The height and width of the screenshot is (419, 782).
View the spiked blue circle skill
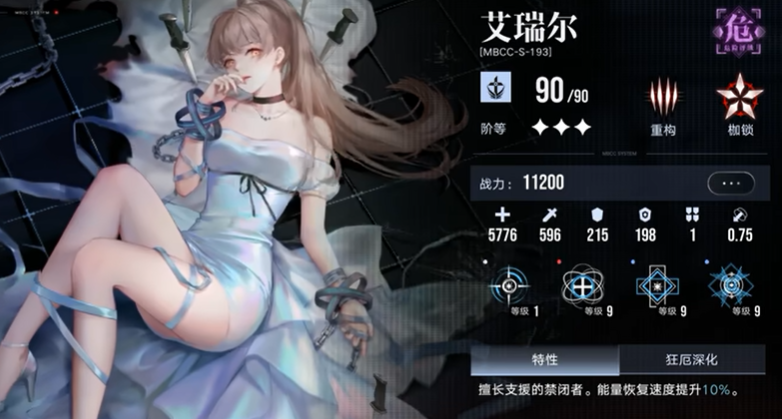tap(730, 285)
